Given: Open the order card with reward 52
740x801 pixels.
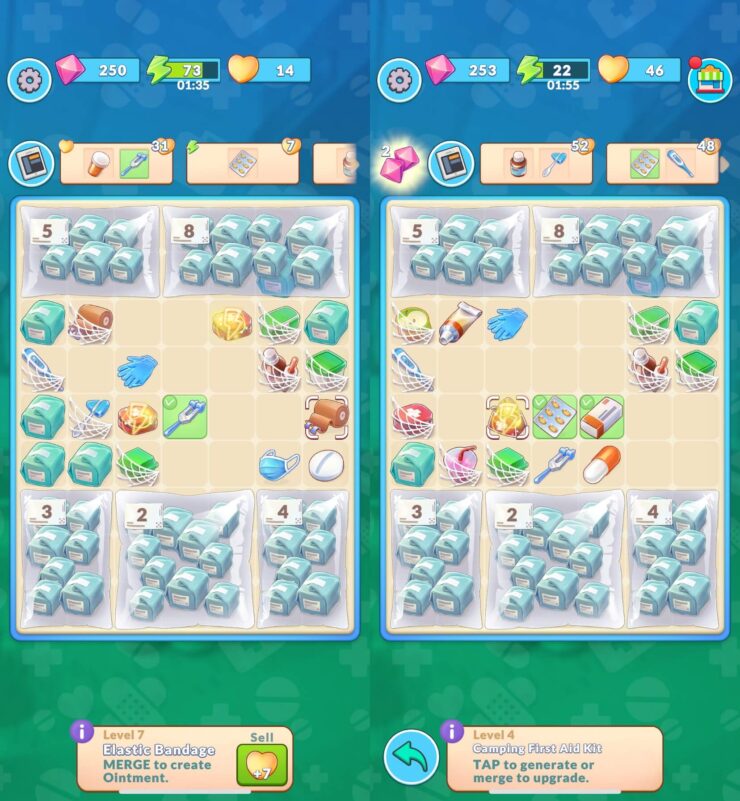Looking at the screenshot, I should point(535,163).
